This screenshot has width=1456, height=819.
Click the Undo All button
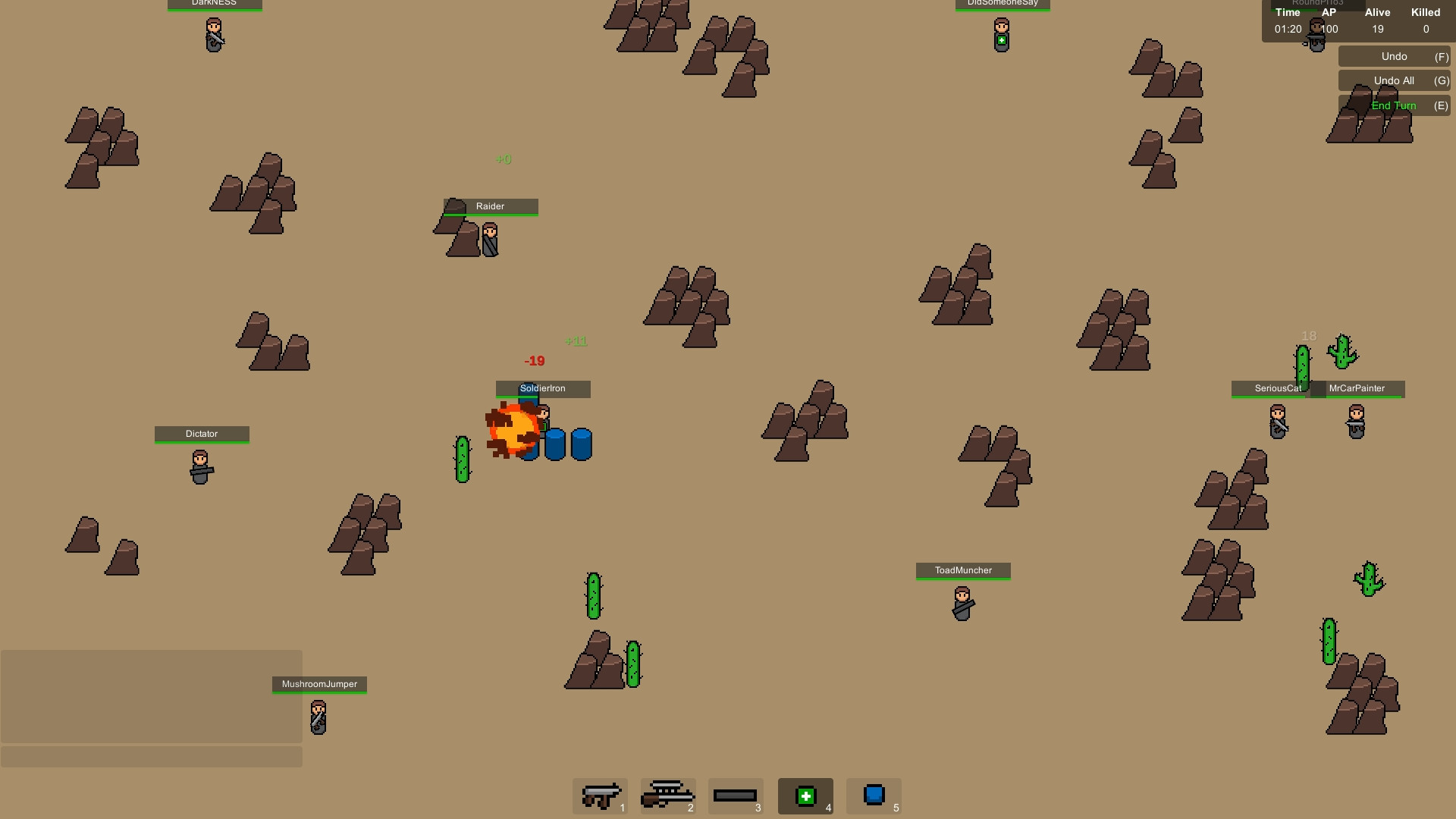(1394, 80)
